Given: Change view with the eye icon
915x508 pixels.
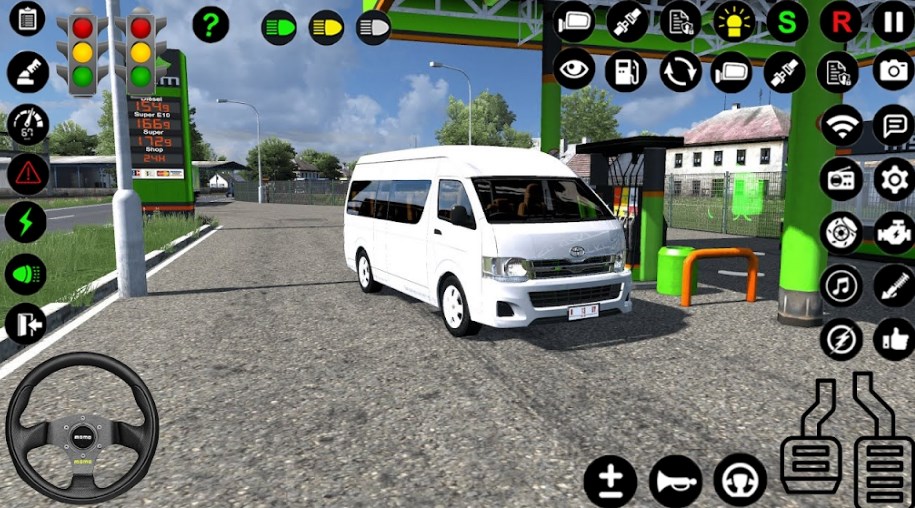Looking at the screenshot, I should tap(573, 71).
